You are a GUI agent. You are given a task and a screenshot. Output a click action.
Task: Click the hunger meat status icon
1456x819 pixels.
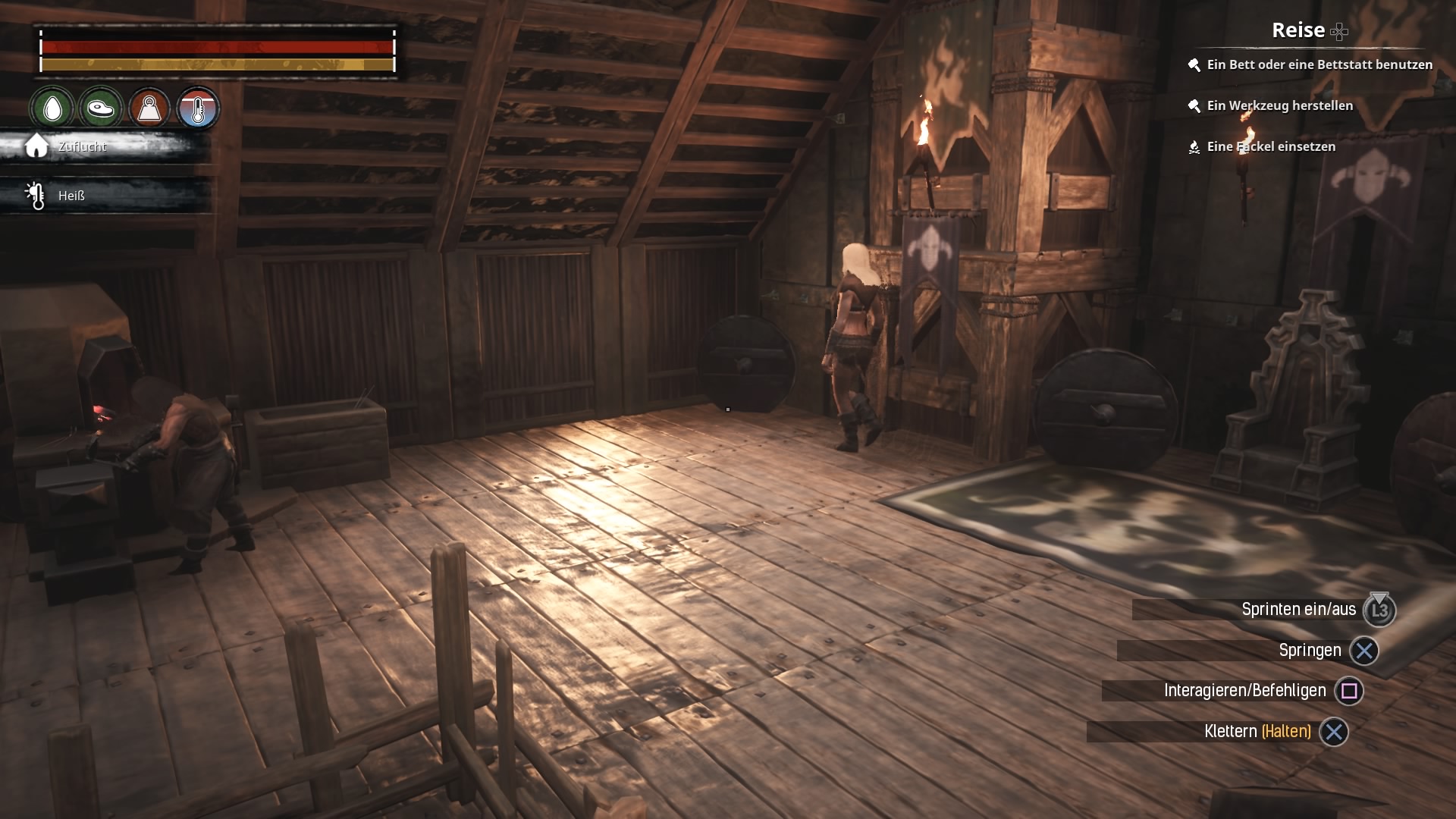pos(100,108)
